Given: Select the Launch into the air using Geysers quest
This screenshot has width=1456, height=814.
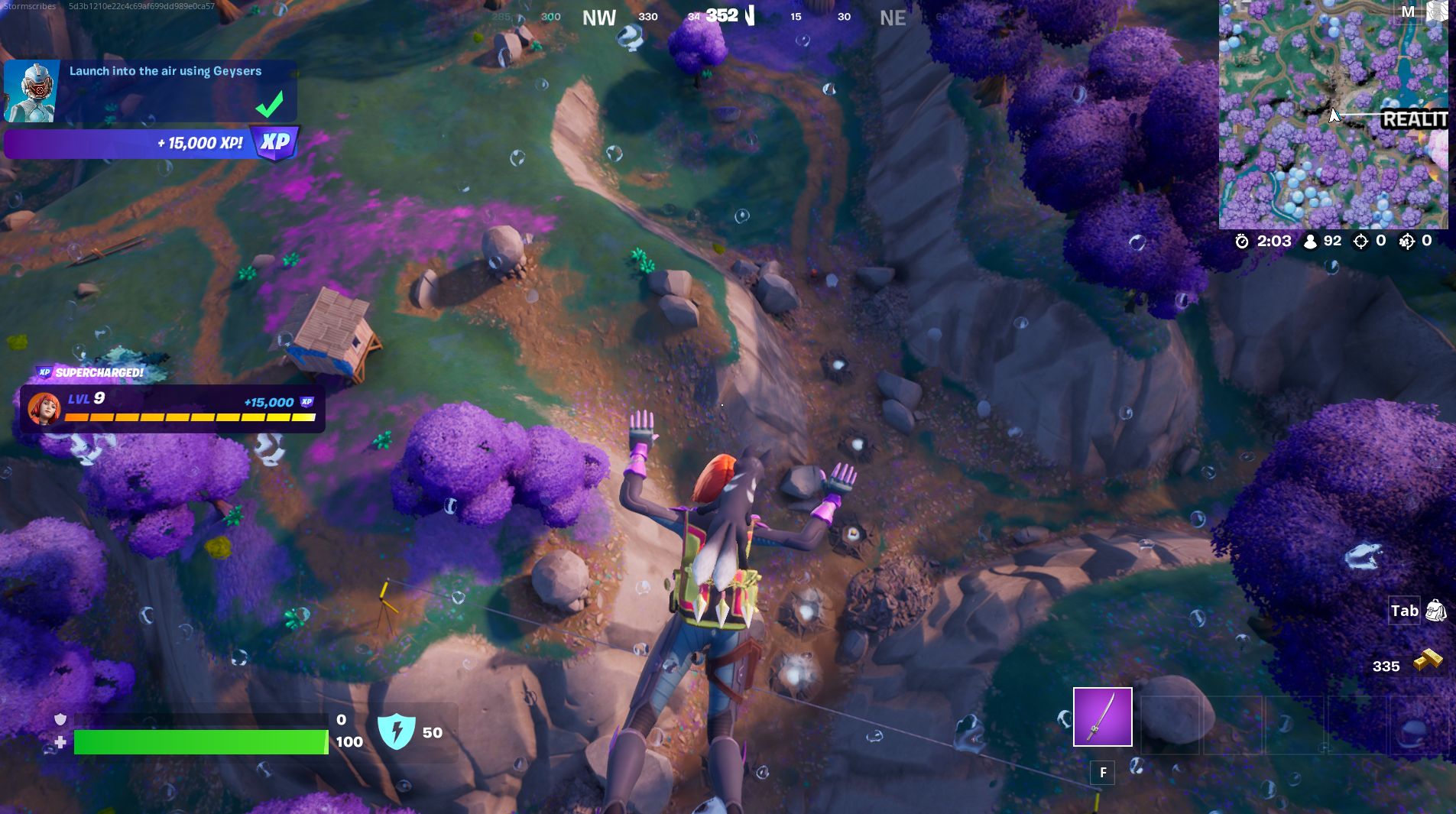Looking at the screenshot, I should (164, 70).
